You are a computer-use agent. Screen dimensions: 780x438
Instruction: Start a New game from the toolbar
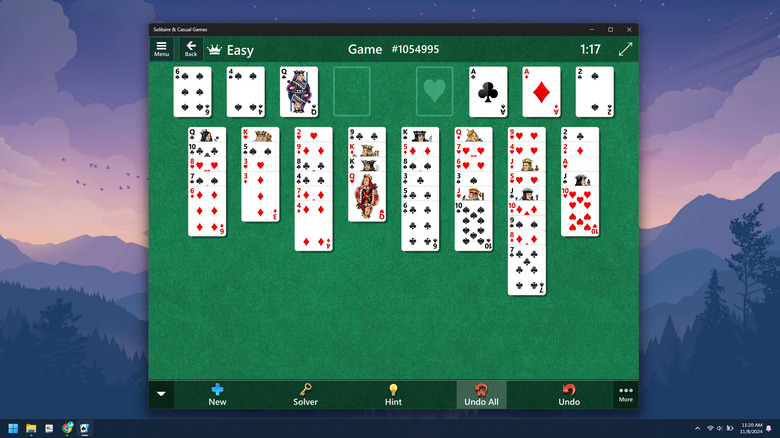(217, 394)
